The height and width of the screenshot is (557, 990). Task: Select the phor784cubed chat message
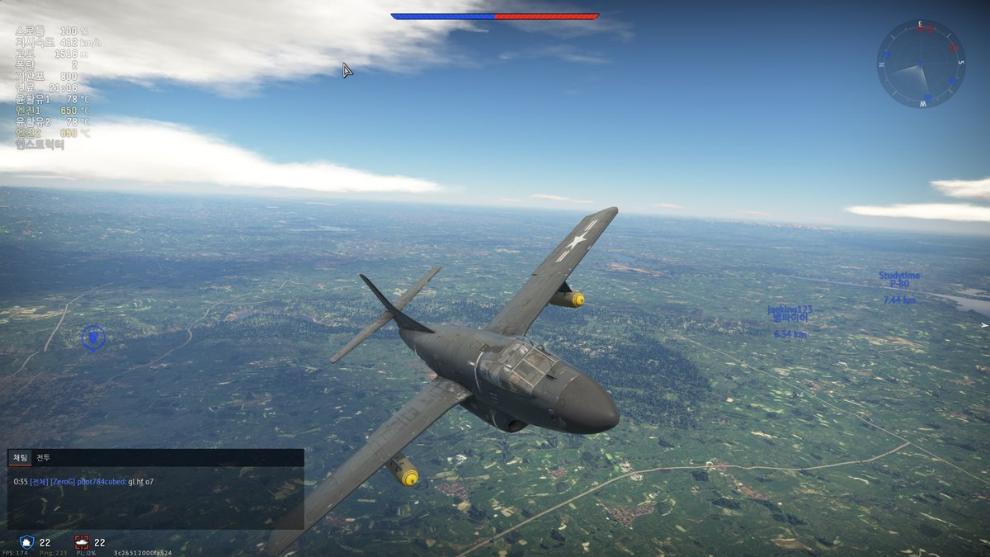coord(84,482)
